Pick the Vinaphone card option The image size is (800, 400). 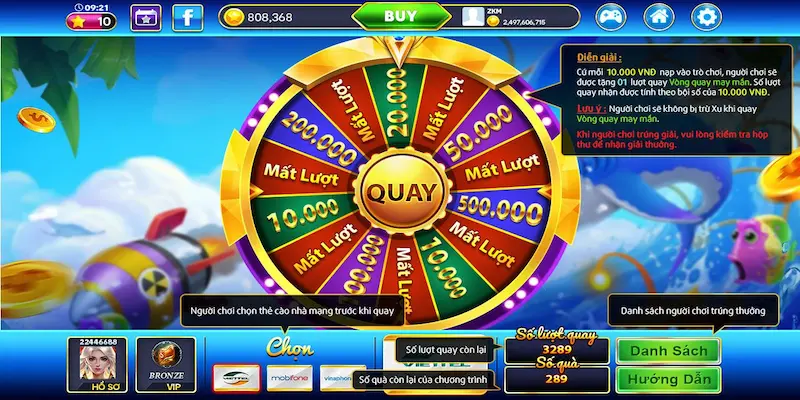(339, 378)
